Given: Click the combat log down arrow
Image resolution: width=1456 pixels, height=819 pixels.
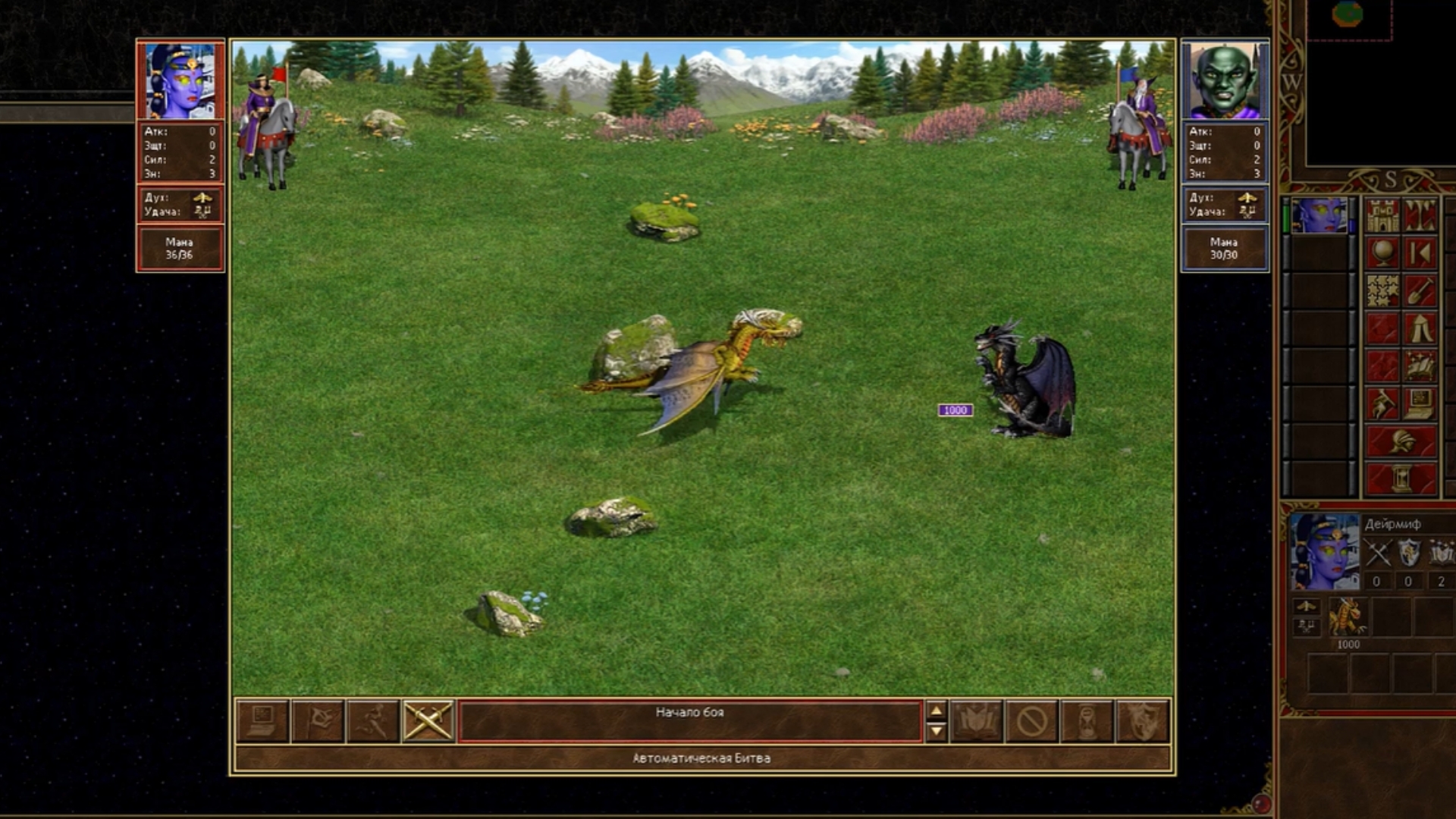Looking at the screenshot, I should click(x=937, y=731).
